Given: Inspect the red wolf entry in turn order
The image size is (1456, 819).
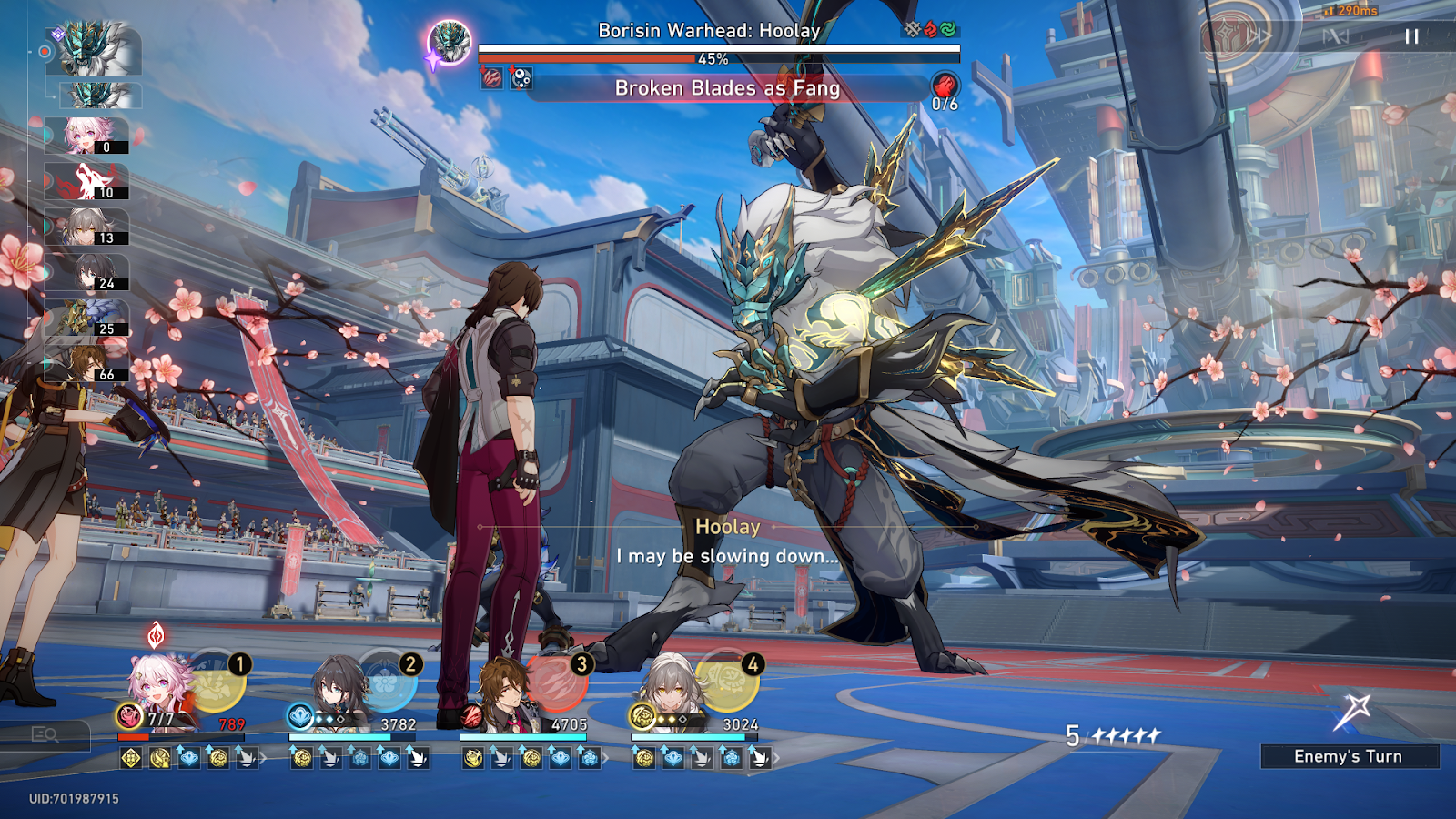Looking at the screenshot, I should 88,182.
